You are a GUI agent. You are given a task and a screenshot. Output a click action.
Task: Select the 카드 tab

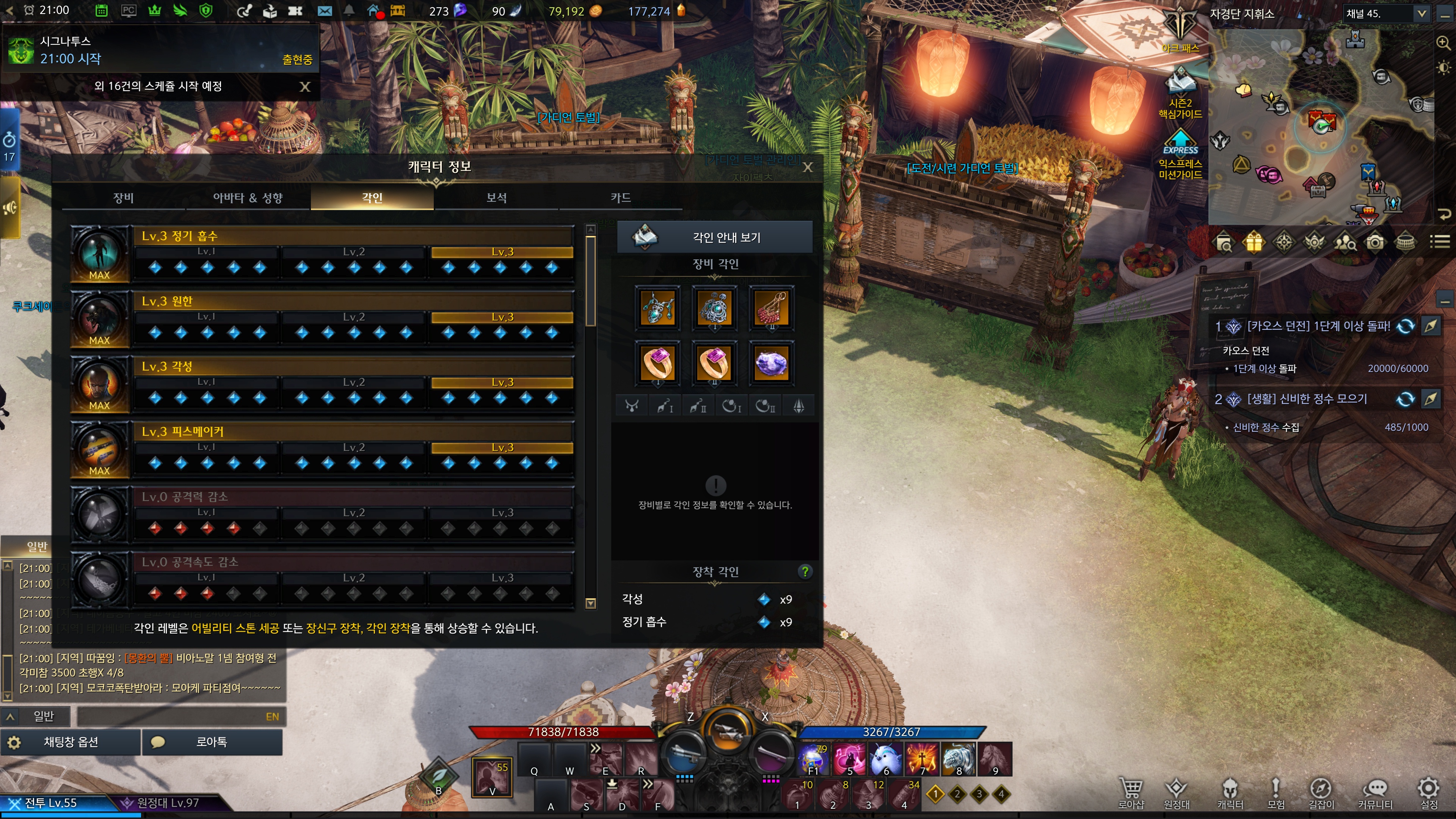[x=620, y=197]
